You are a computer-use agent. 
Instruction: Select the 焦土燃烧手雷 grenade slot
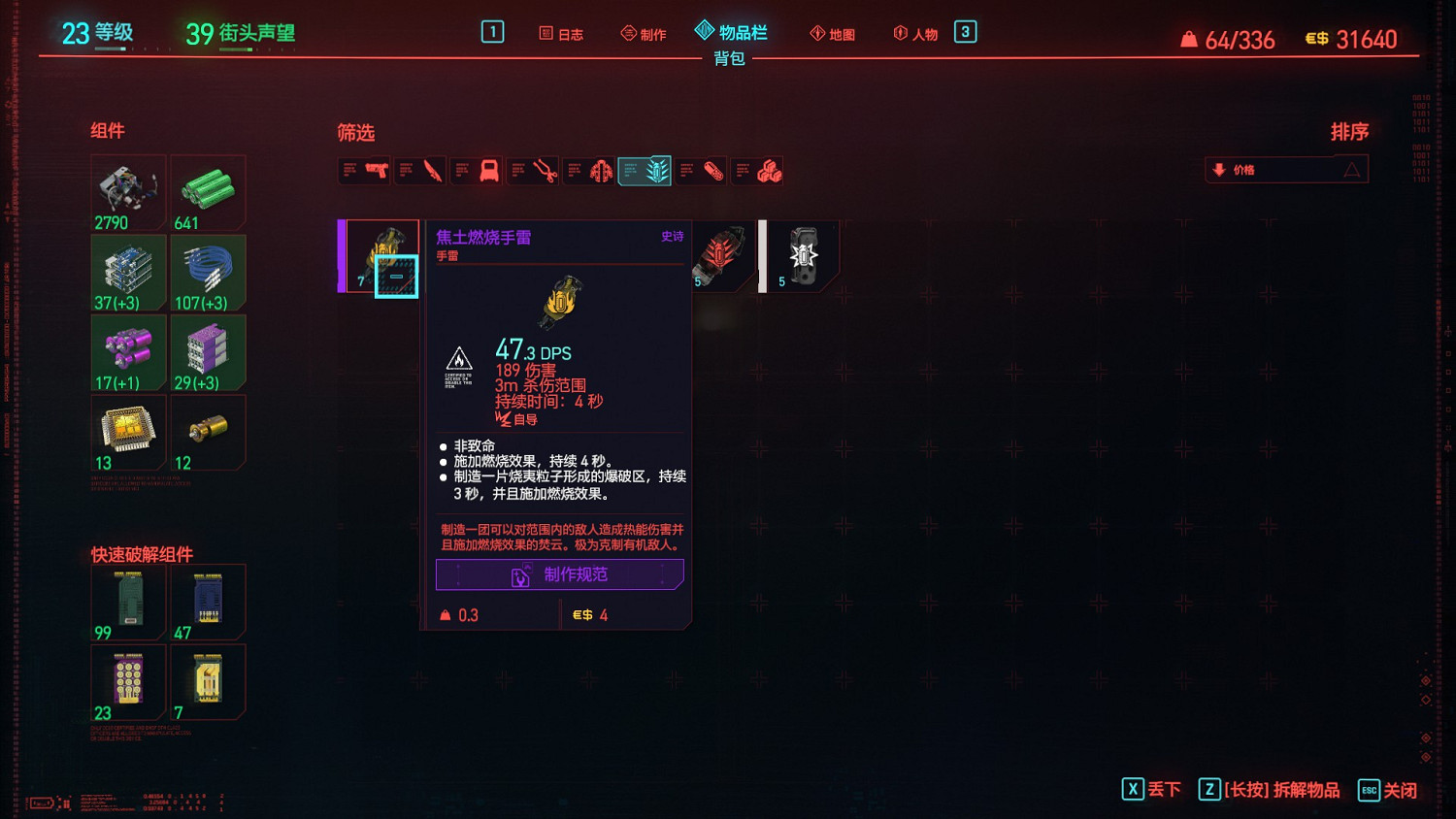pos(383,255)
